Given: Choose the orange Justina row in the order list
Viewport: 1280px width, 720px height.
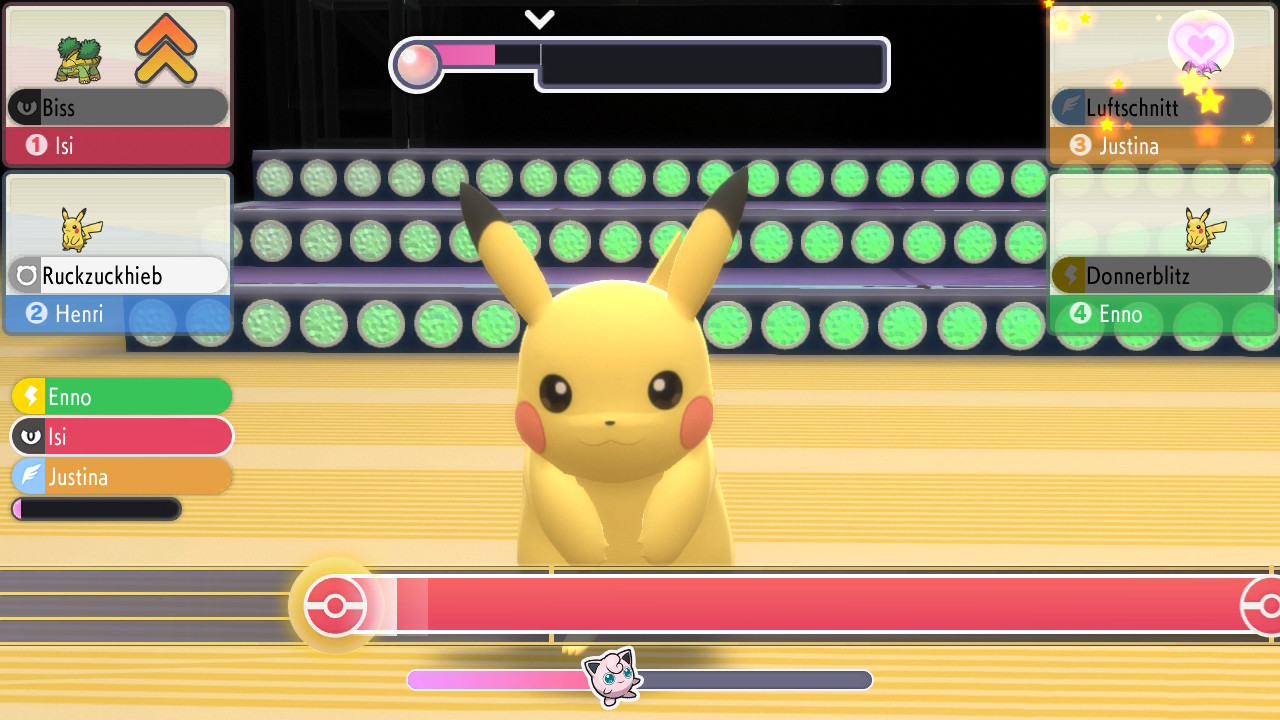Looking at the screenshot, I should coord(122,477).
